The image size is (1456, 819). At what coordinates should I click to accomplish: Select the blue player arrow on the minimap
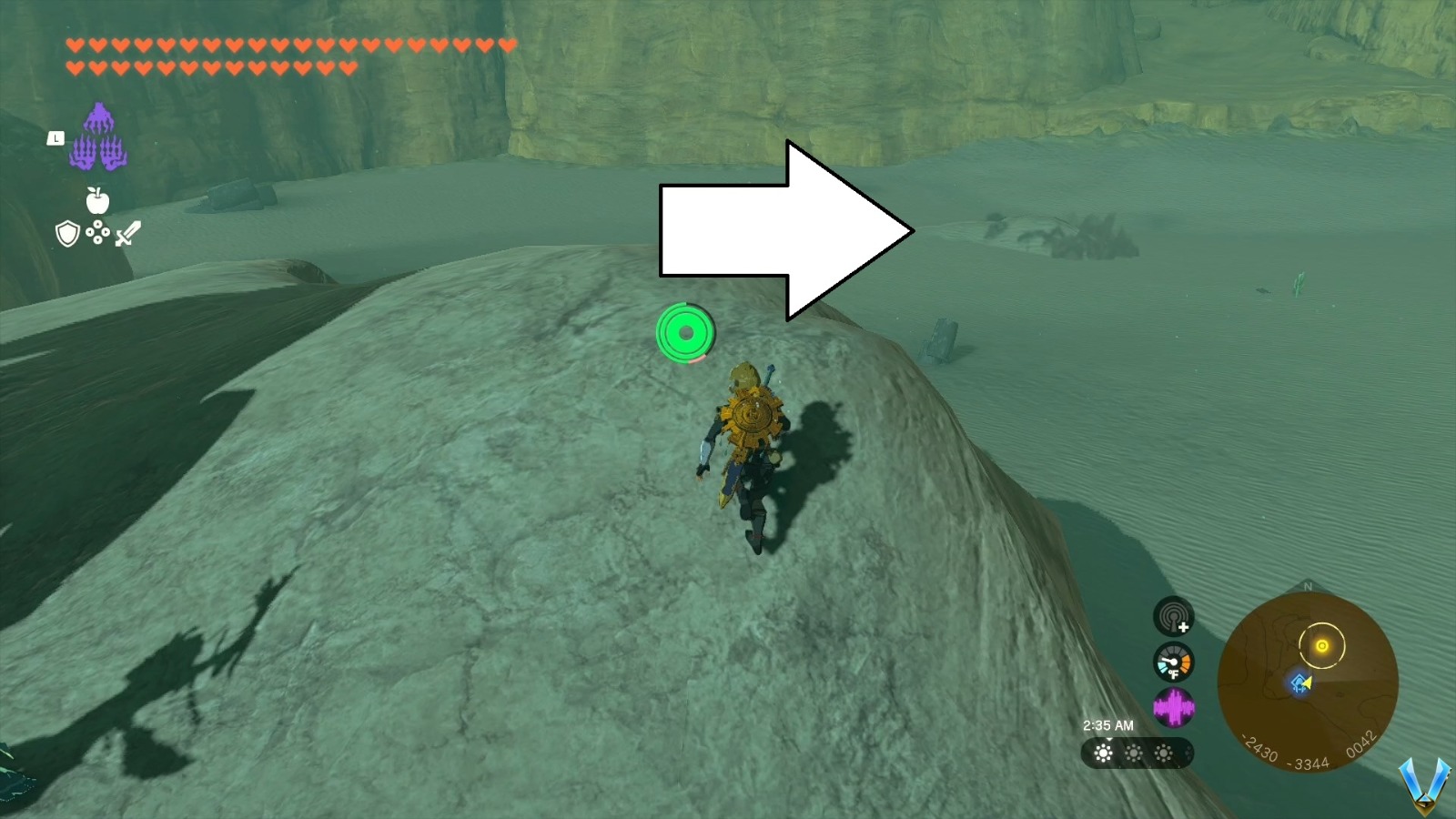(1300, 682)
